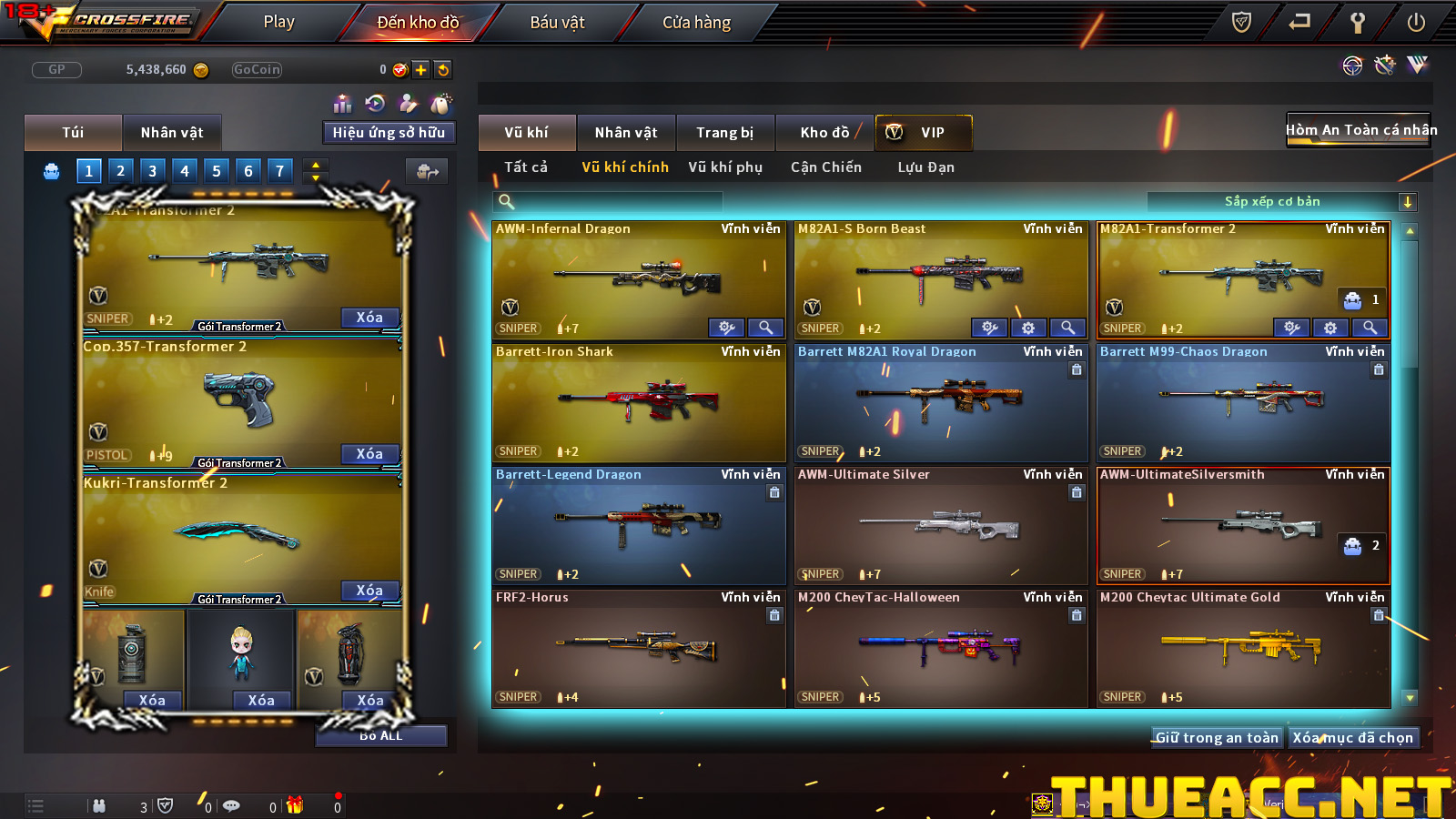This screenshot has width=1456, height=819.
Task: Filter by Vũ khí phụ
Action: (725, 167)
